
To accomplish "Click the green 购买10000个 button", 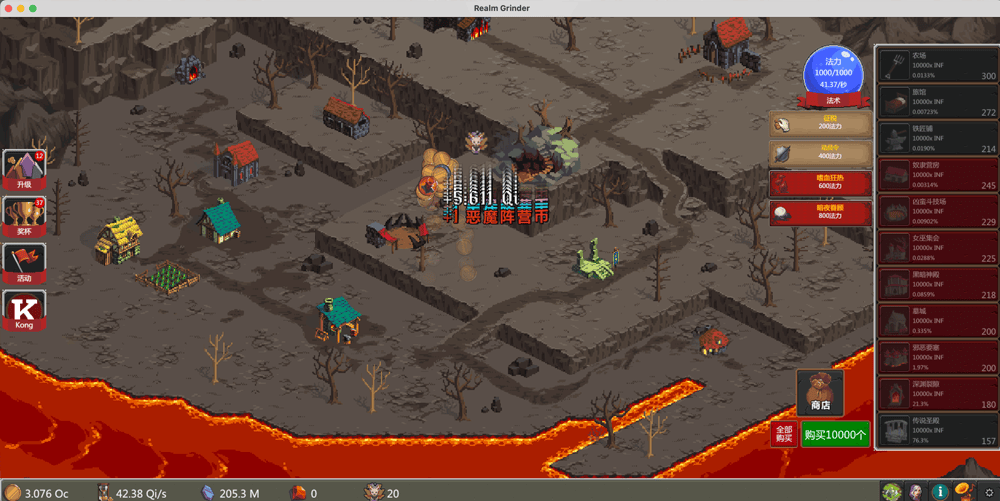I will [x=835, y=434].
